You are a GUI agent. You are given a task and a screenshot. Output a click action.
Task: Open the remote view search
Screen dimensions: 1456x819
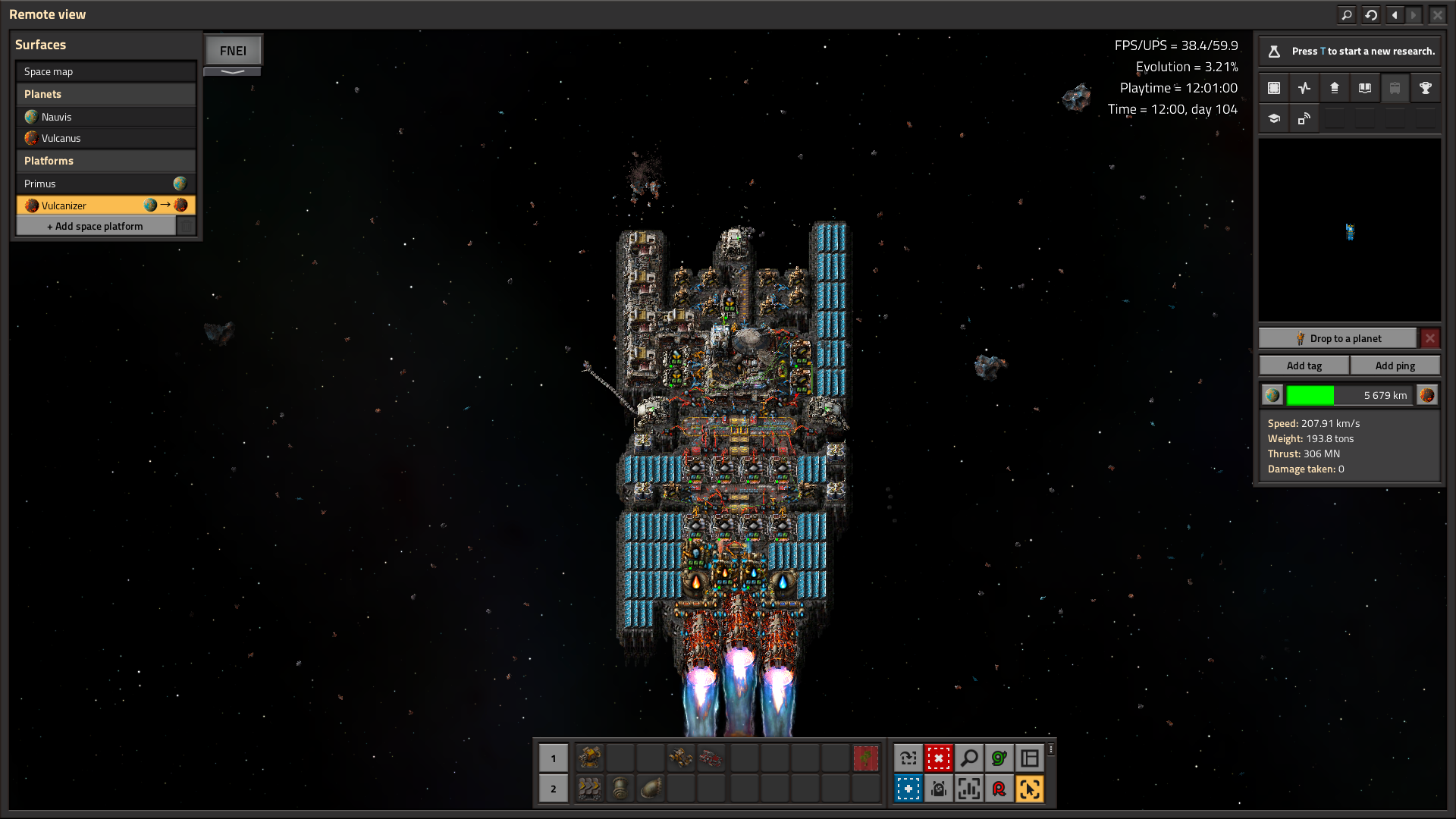(x=1346, y=14)
